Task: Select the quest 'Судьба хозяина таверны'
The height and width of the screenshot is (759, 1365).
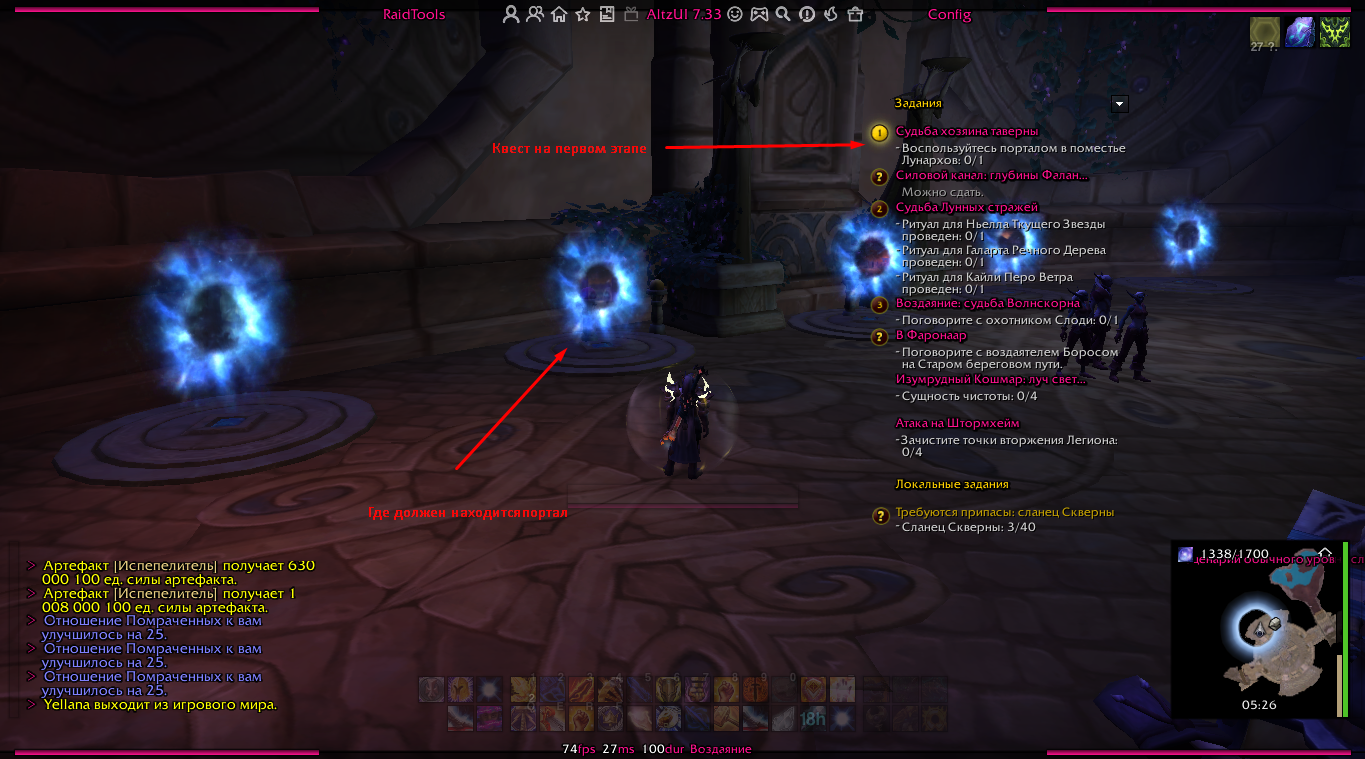Action: [x=966, y=131]
